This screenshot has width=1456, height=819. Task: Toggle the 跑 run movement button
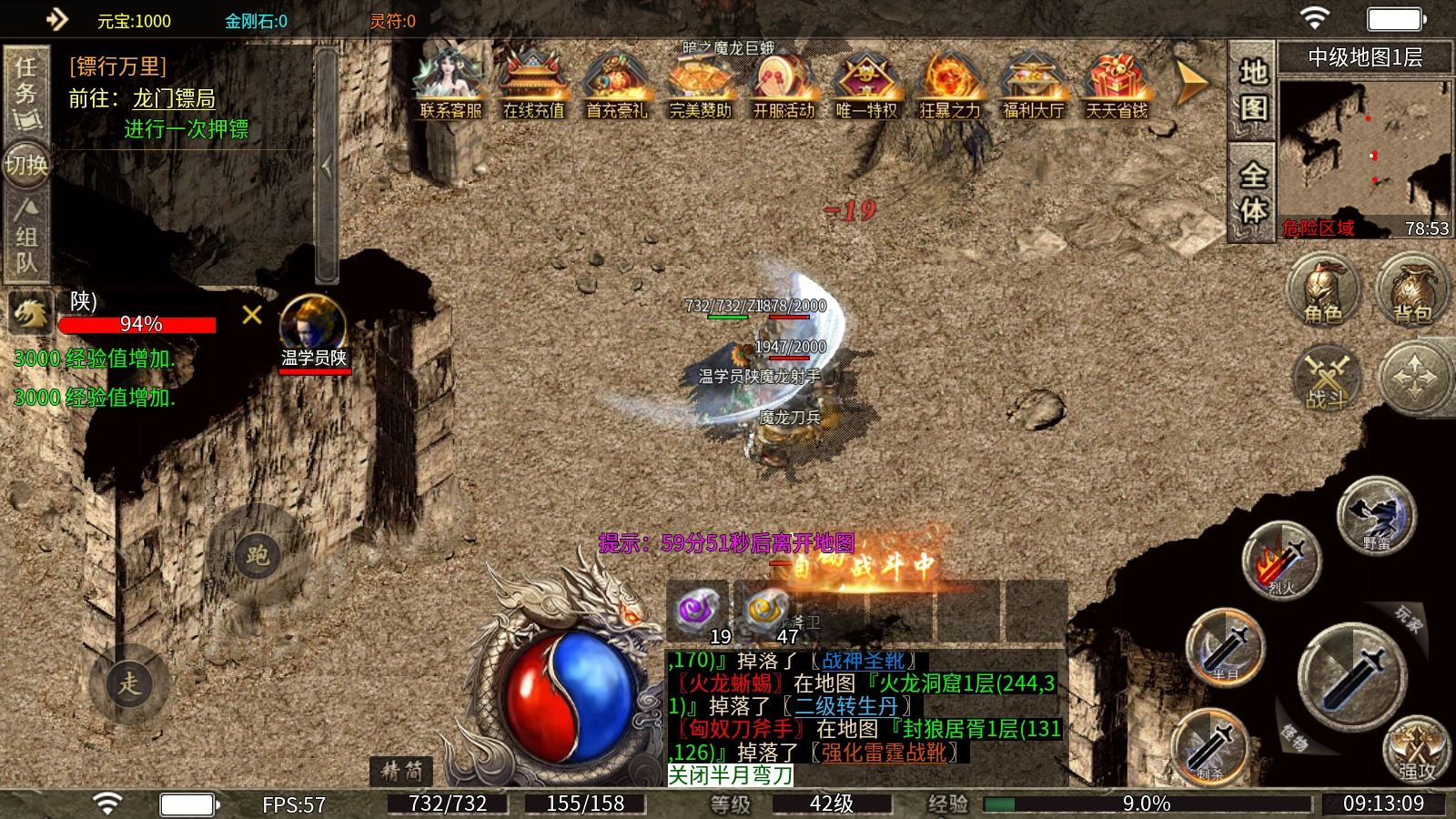point(257,556)
